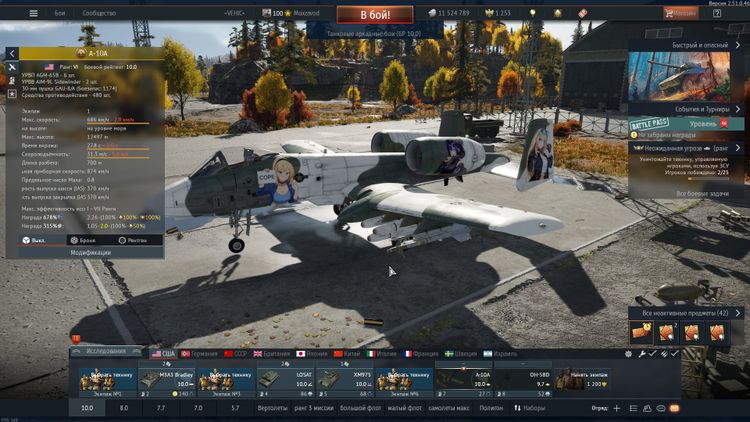750x422 pixels.
Task: Switch to the «Рентген» x-ray view
Action: (137, 240)
